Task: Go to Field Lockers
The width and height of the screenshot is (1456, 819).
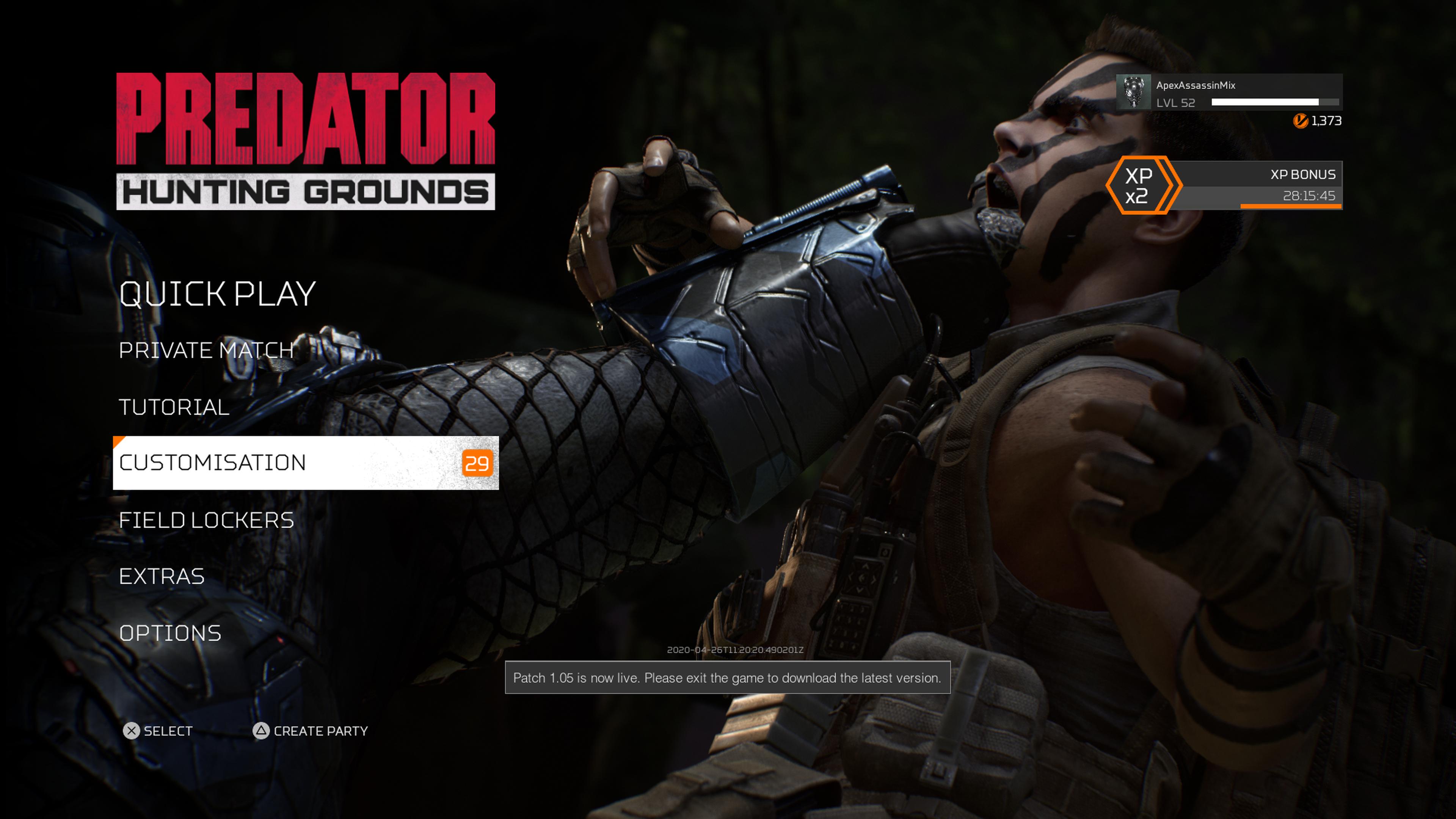Action: pos(206,520)
